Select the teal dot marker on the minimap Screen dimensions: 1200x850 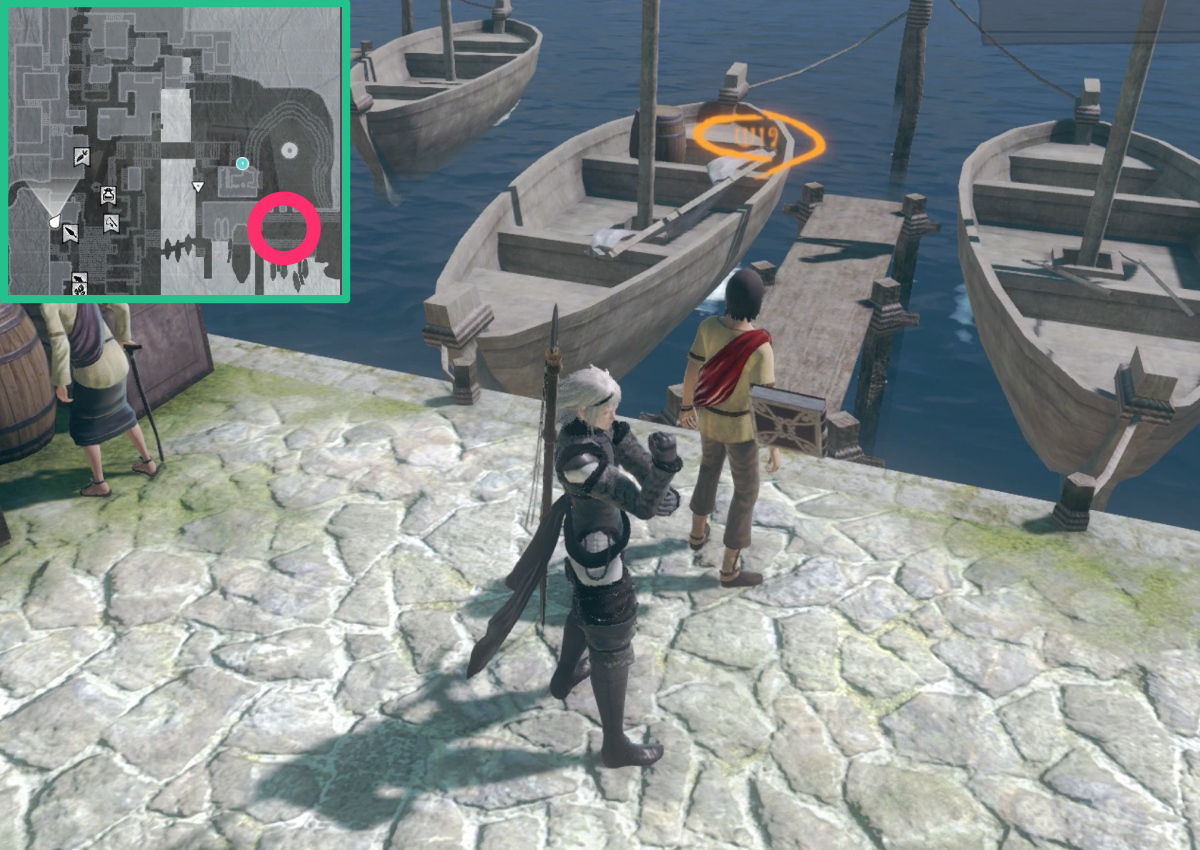coord(242,162)
